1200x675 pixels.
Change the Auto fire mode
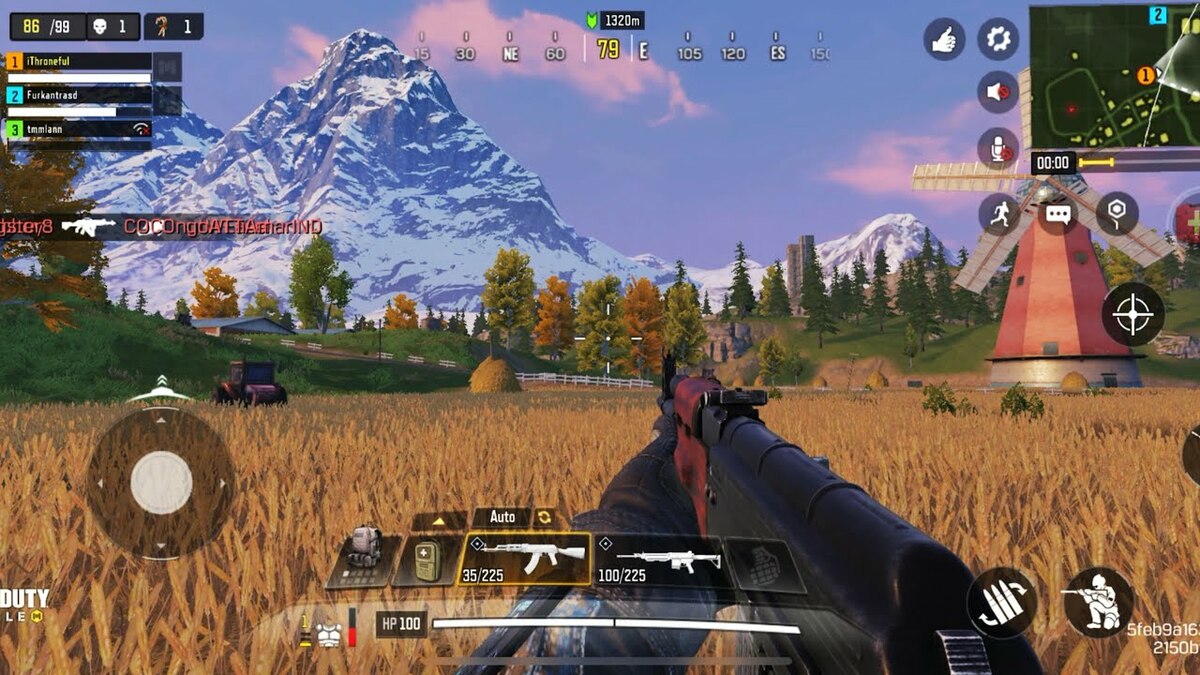(502, 517)
